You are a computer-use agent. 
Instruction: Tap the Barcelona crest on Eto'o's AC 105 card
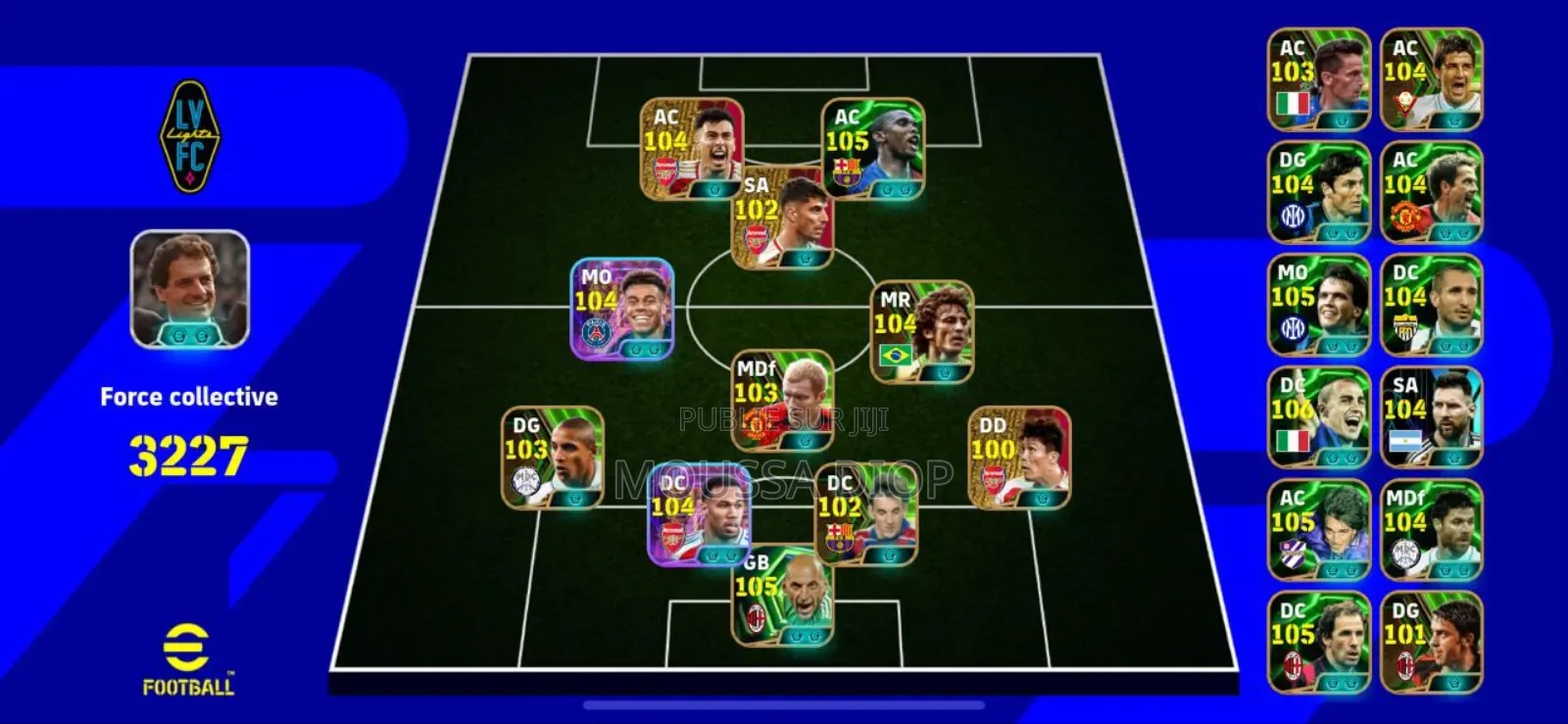846,169
